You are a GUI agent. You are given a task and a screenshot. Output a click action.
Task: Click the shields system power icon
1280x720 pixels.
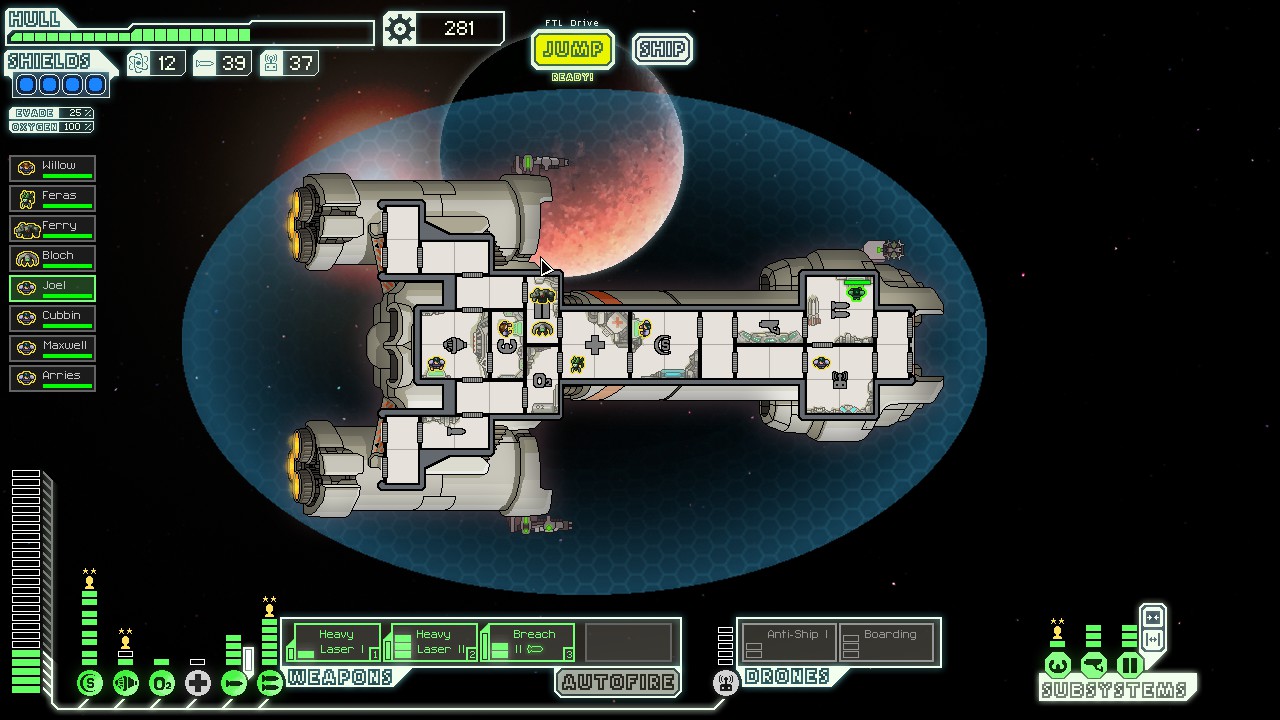90,683
